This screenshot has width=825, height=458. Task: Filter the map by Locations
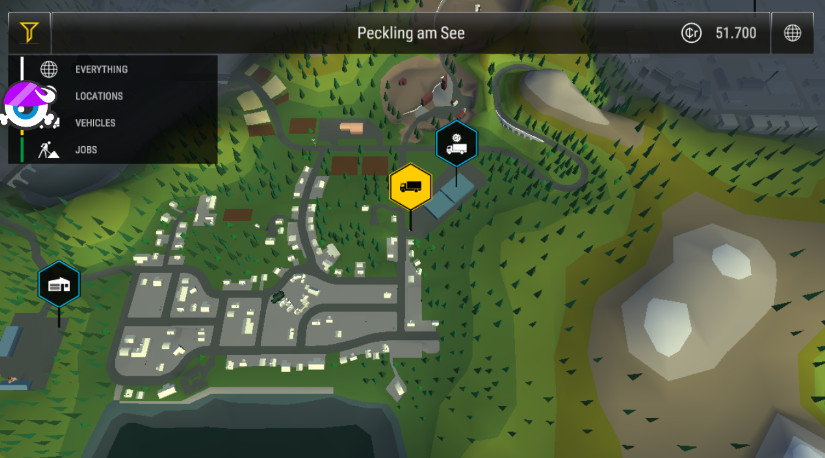pos(98,96)
